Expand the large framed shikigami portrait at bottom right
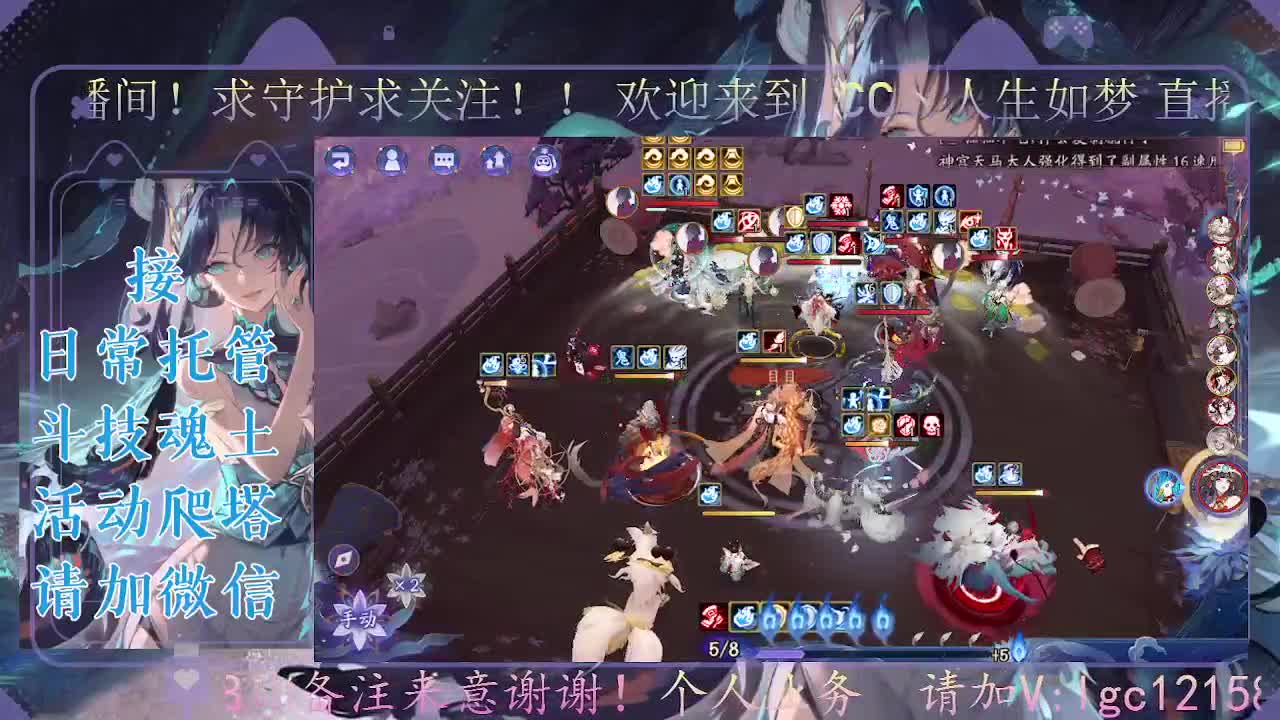 click(1221, 486)
